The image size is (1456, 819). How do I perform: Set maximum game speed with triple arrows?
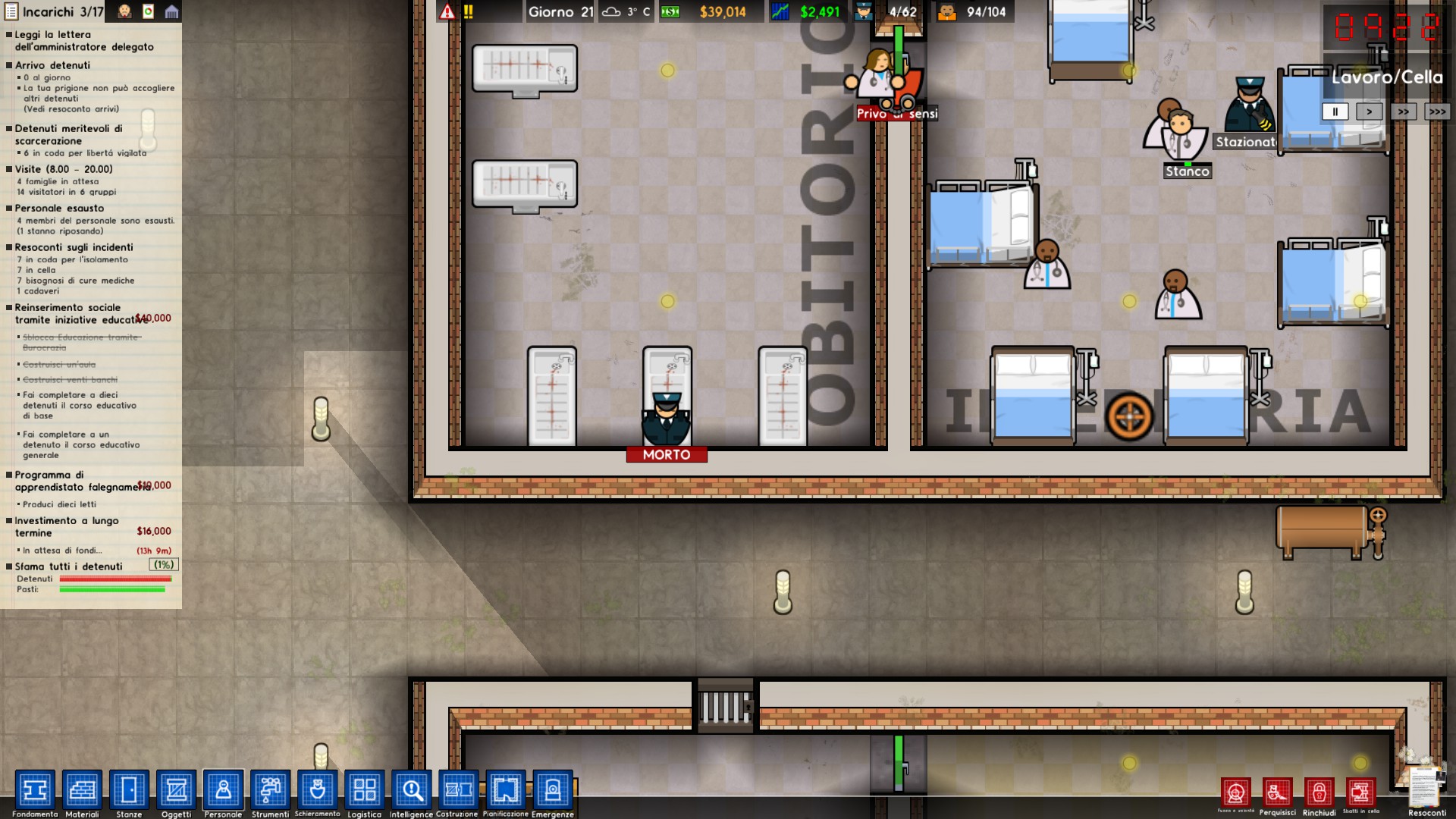point(1437,111)
